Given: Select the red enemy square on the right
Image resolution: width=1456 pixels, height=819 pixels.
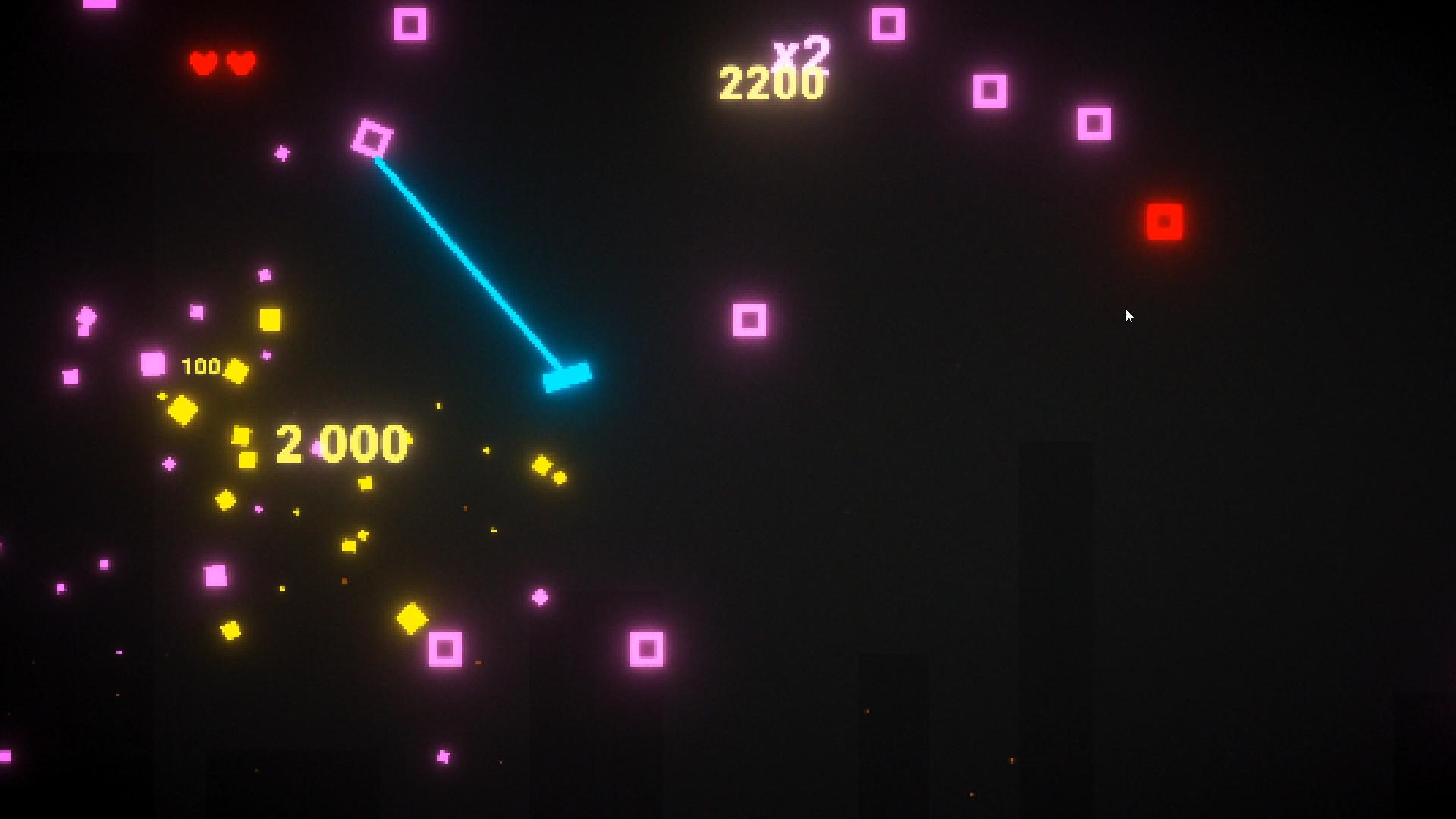Looking at the screenshot, I should (x=1164, y=221).
